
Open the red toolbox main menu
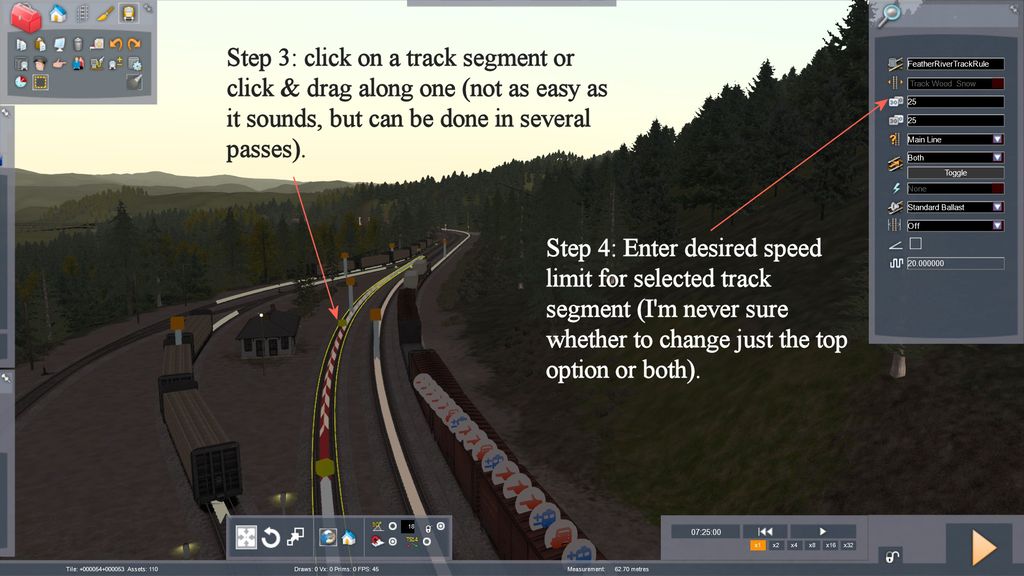click(24, 15)
